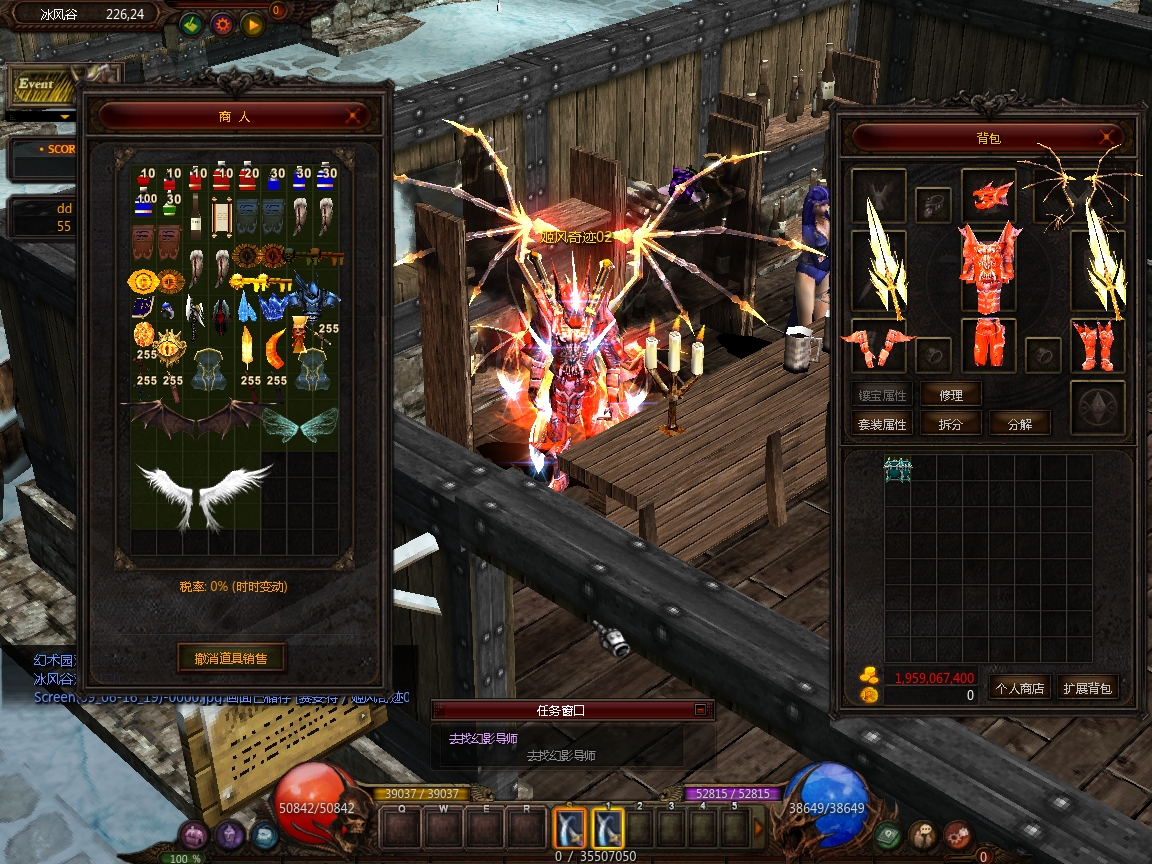Click the decompose (分解) button
Image resolution: width=1152 pixels, height=864 pixels.
tap(1020, 424)
